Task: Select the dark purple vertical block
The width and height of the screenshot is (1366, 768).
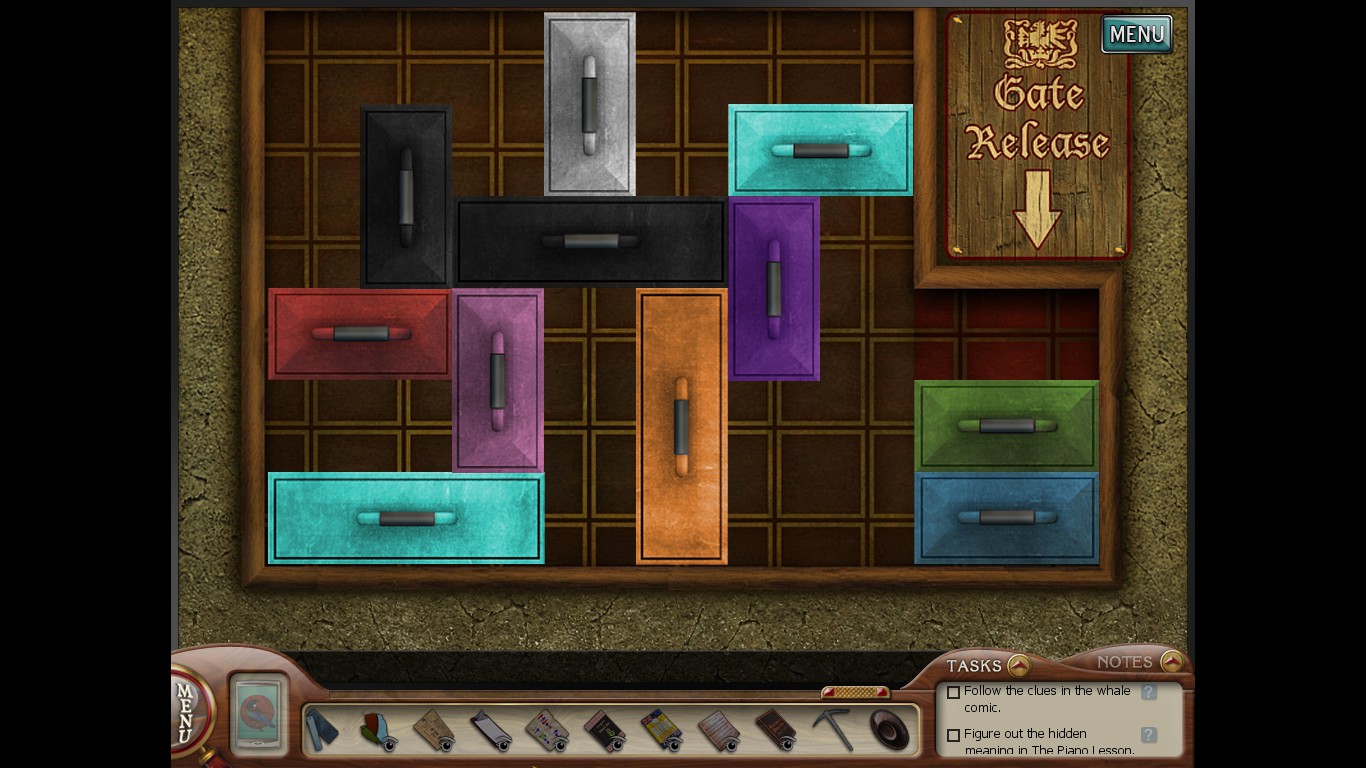Action: [x=773, y=288]
